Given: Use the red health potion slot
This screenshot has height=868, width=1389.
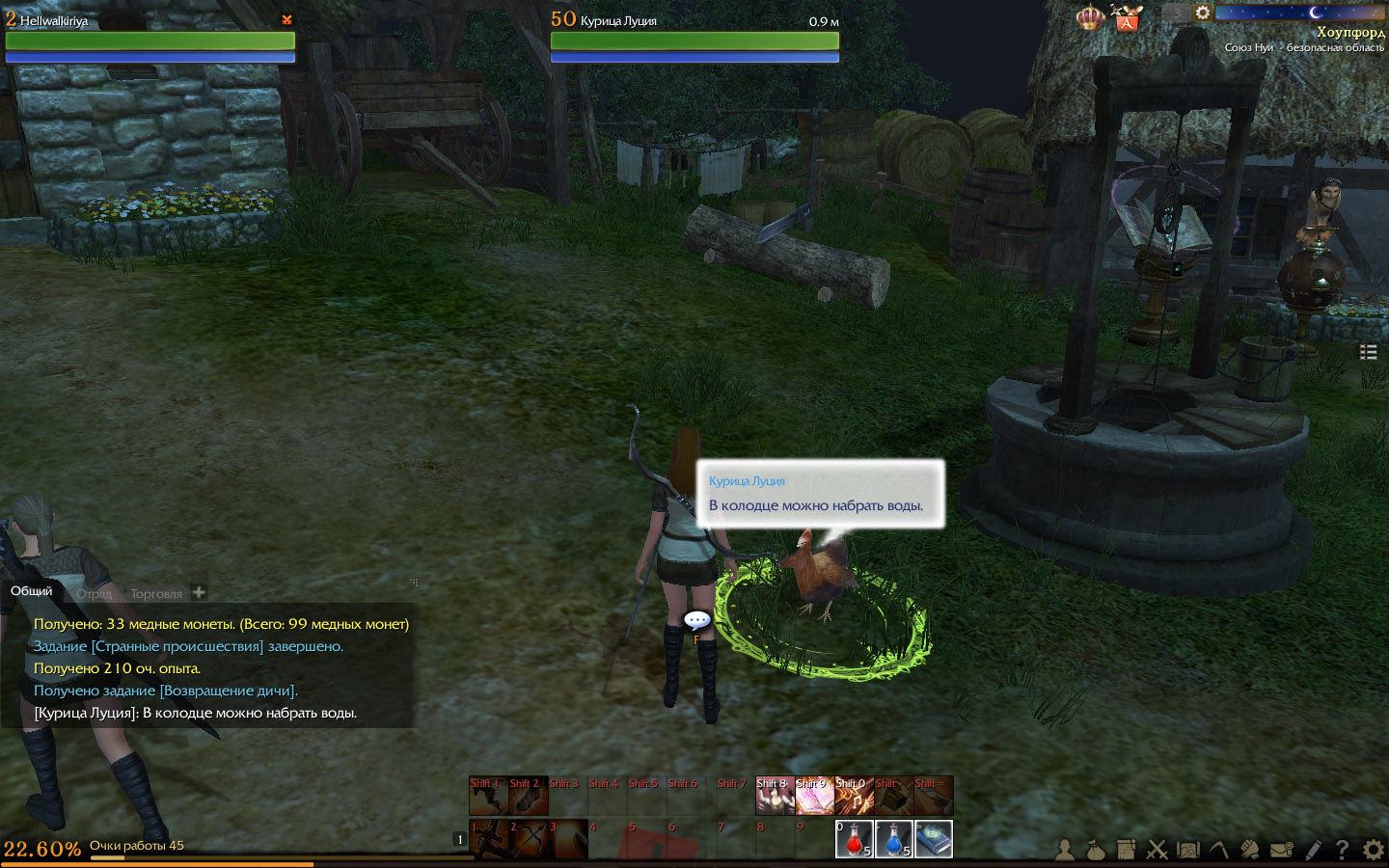Looking at the screenshot, I should (x=854, y=839).
